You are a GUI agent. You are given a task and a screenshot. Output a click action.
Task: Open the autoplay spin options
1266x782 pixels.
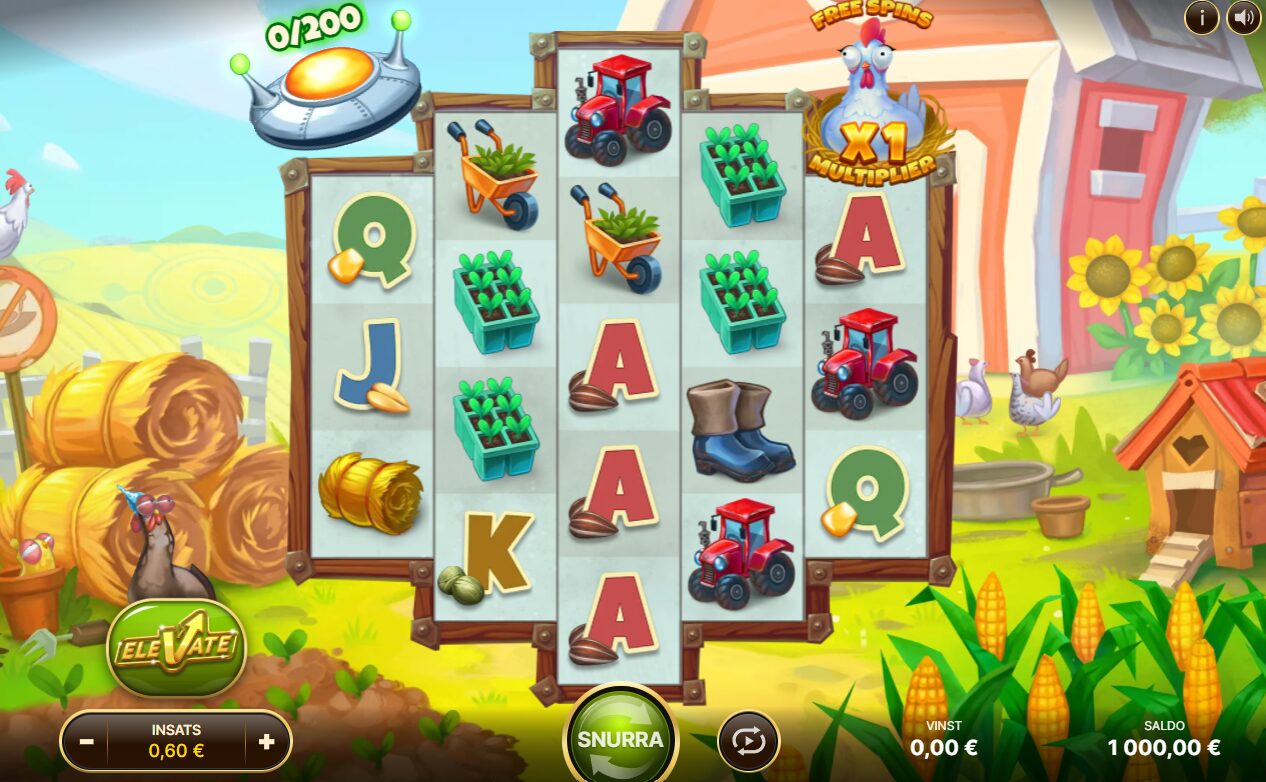tap(748, 741)
